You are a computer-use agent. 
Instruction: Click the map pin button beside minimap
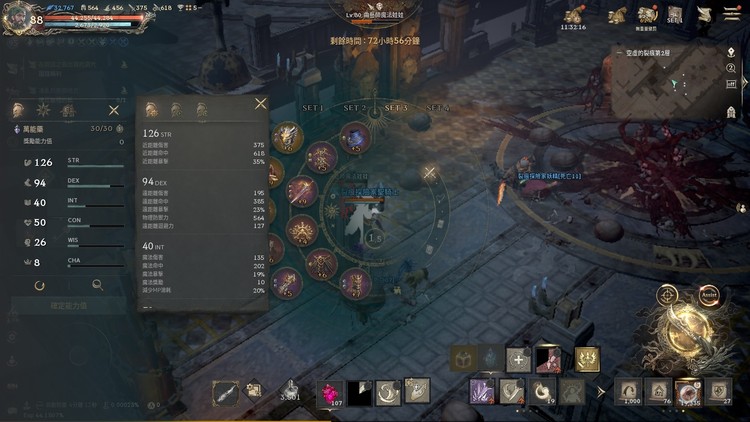coord(731,52)
